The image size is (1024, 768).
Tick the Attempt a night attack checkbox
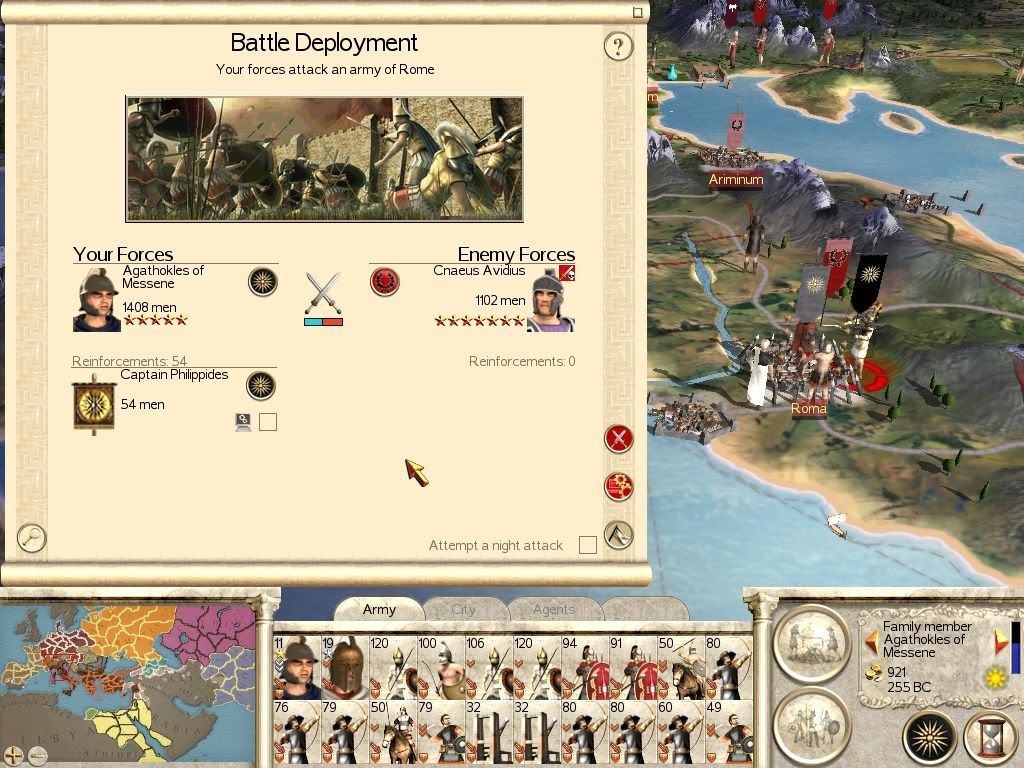pyautogui.click(x=588, y=545)
